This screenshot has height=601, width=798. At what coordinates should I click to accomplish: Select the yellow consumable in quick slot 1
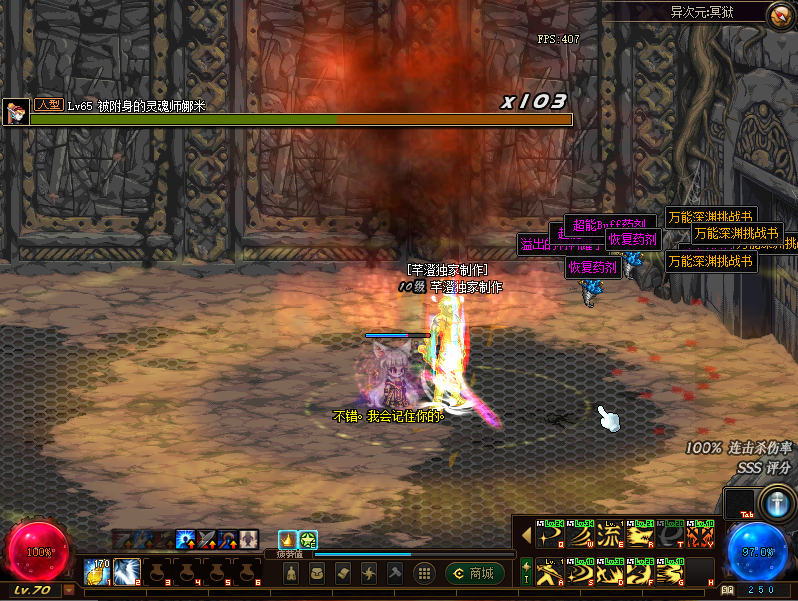click(x=96, y=572)
